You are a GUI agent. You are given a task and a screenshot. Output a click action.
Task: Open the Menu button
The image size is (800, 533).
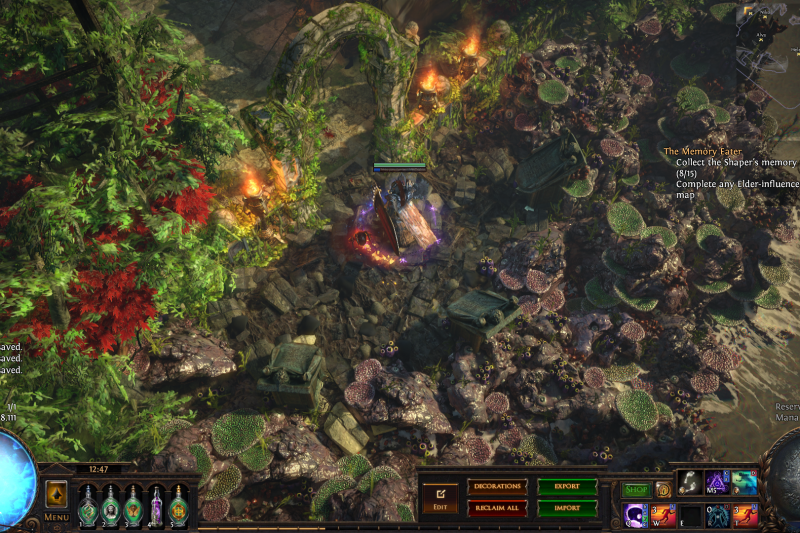click(x=56, y=517)
